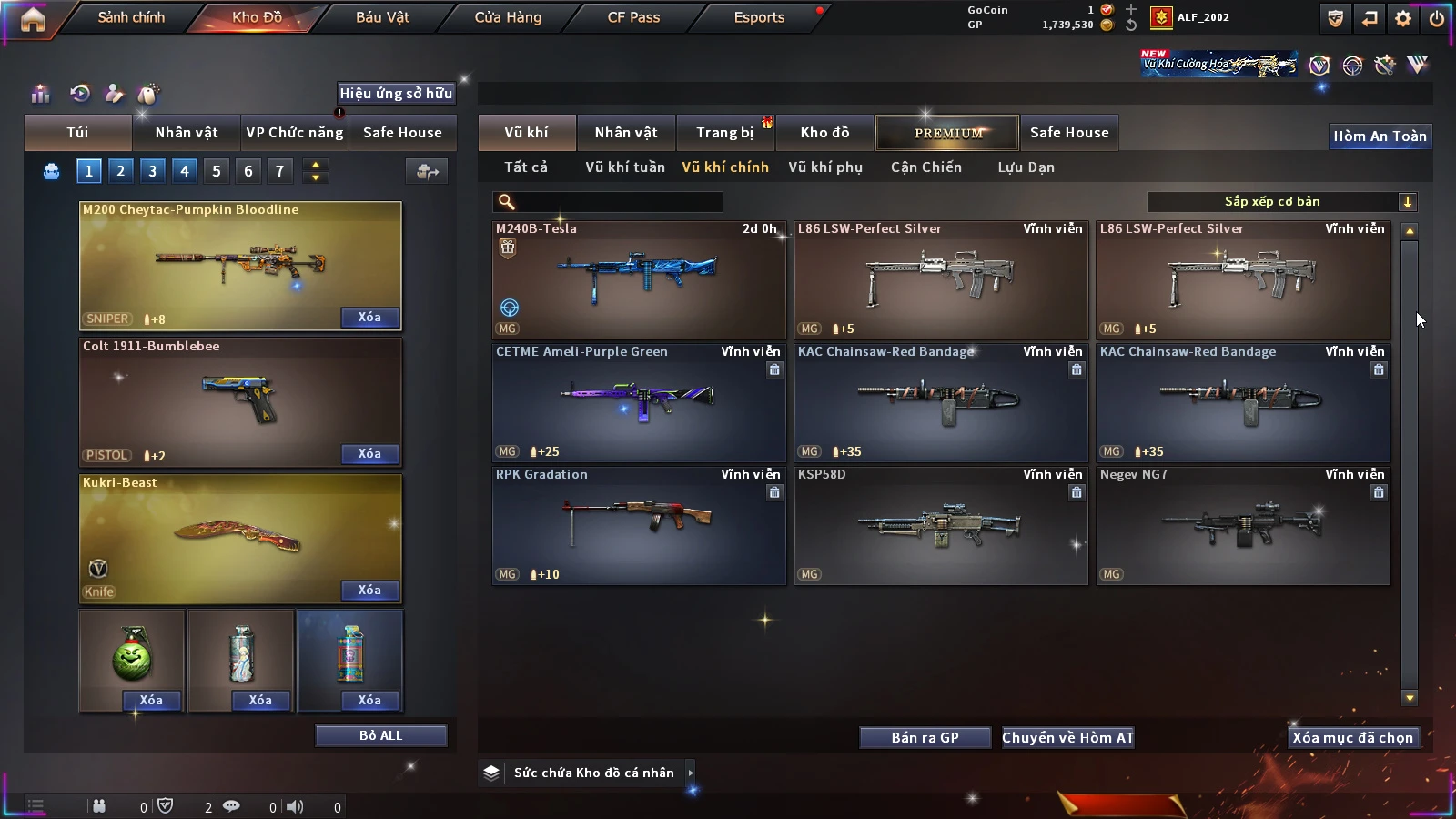
Task: Remove the Colt 1911-Bumblebee with Xóa
Action: (369, 454)
